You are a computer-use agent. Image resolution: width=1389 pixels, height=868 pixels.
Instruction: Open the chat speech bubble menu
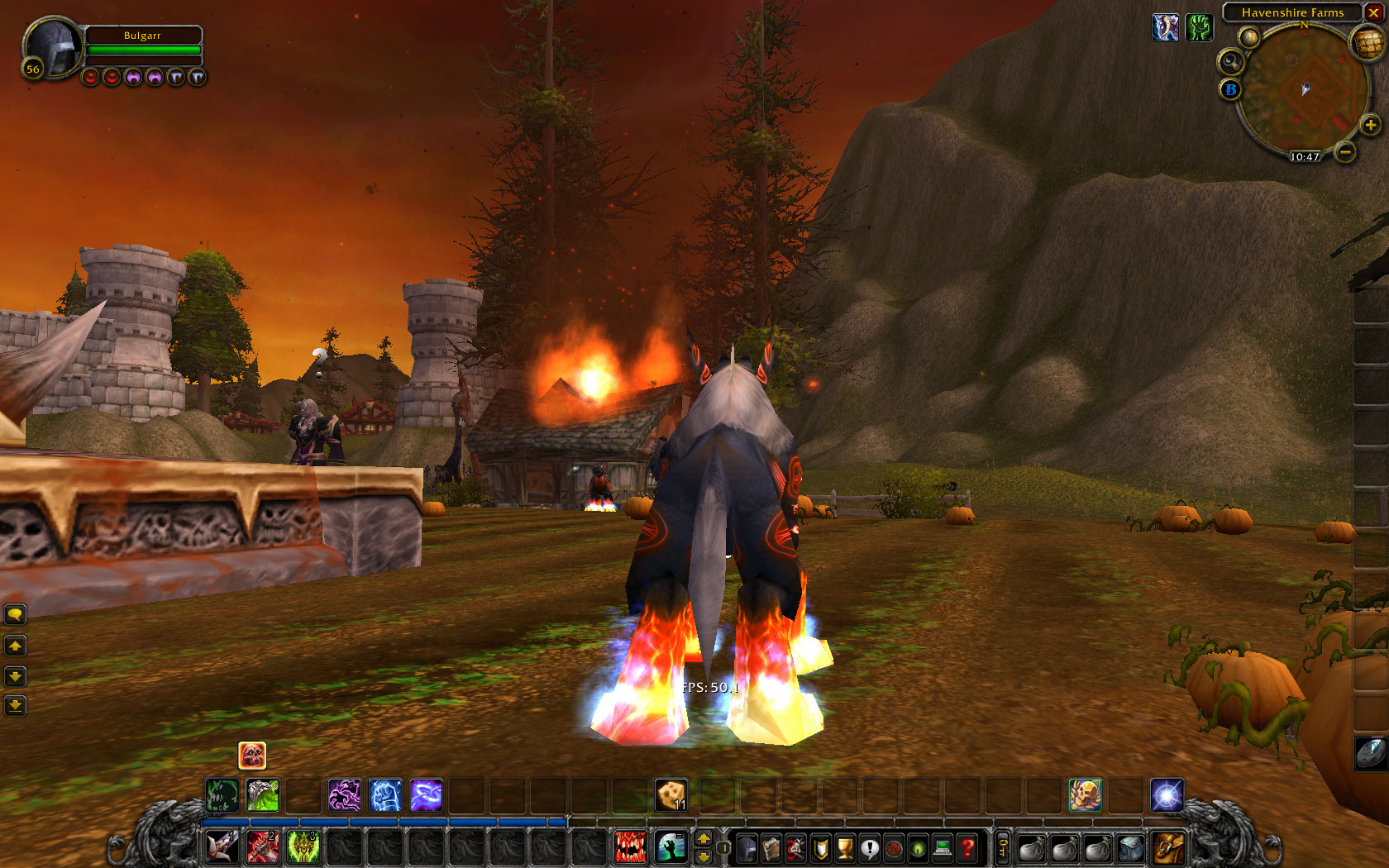click(15, 614)
